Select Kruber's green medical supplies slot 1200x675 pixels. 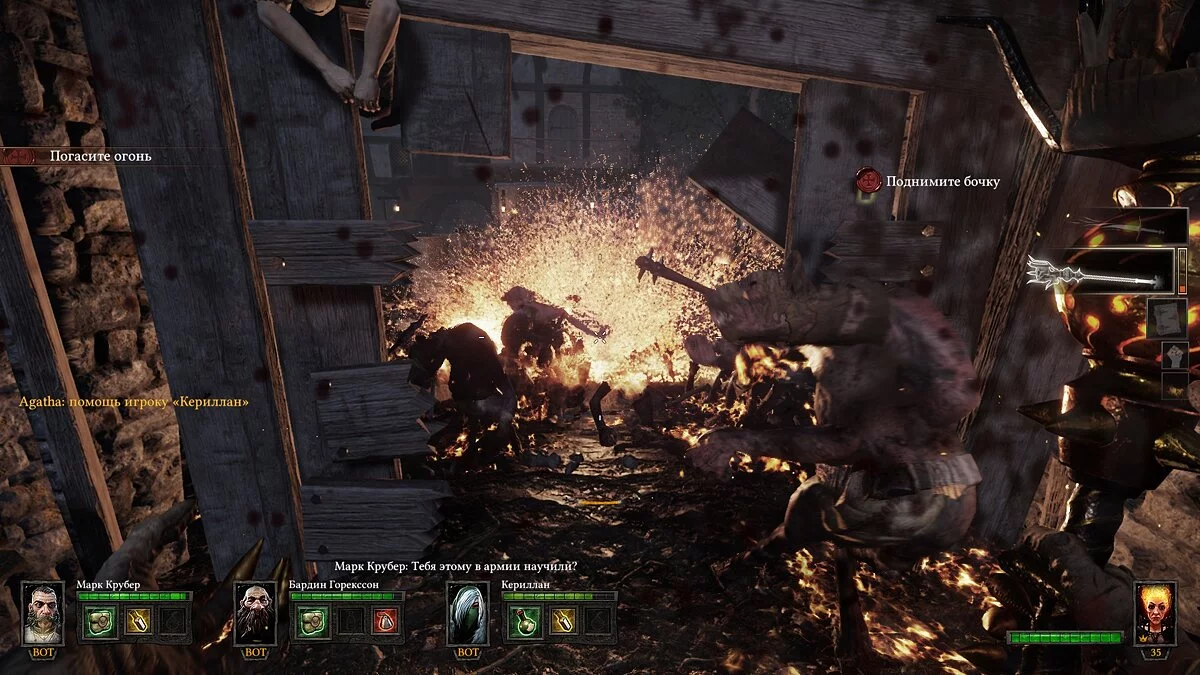pyautogui.click(x=99, y=621)
